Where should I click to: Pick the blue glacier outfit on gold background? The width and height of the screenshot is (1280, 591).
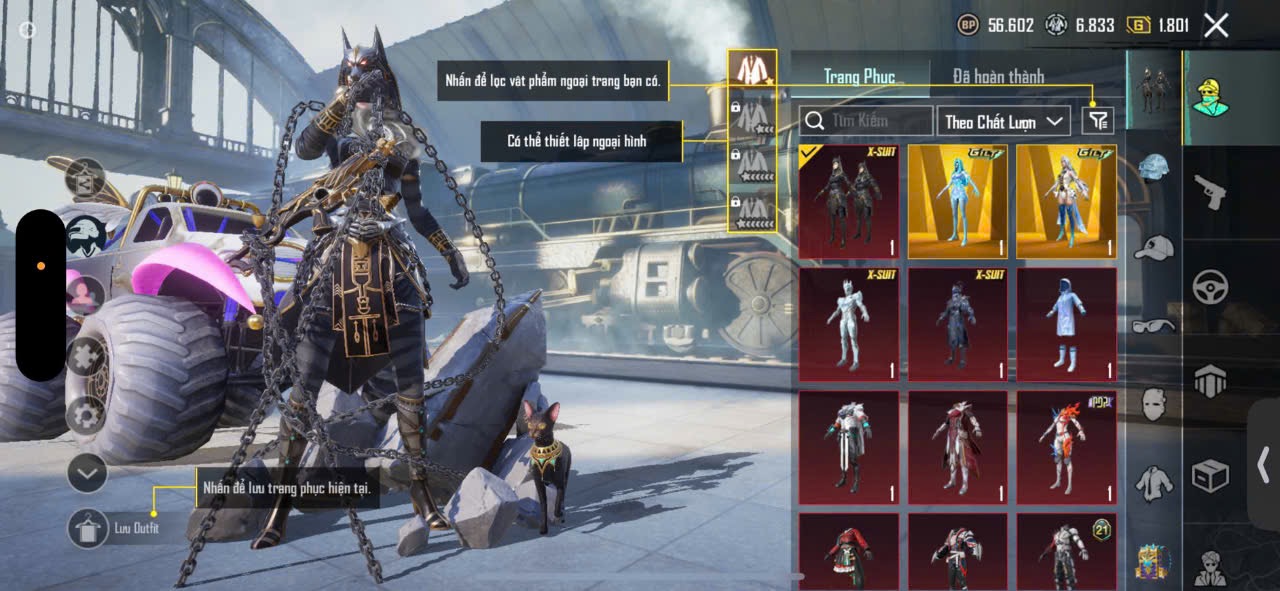(x=958, y=202)
